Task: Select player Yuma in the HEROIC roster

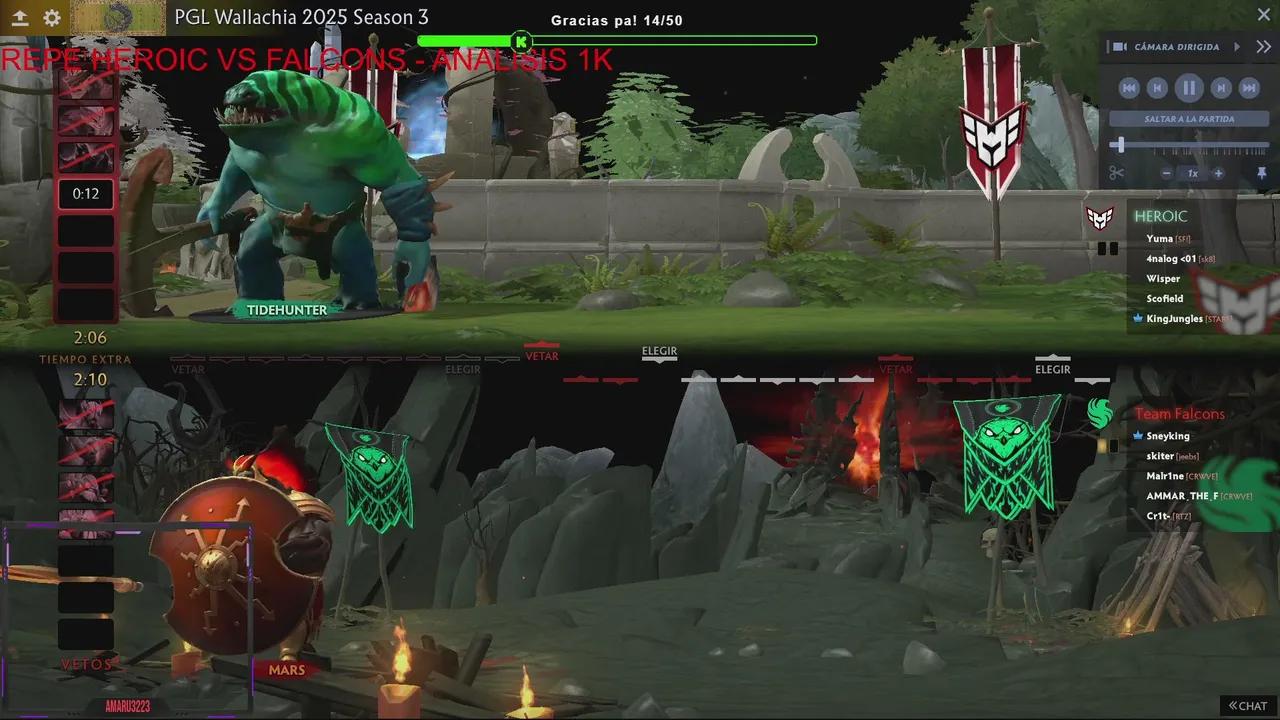Action: 1160,238
